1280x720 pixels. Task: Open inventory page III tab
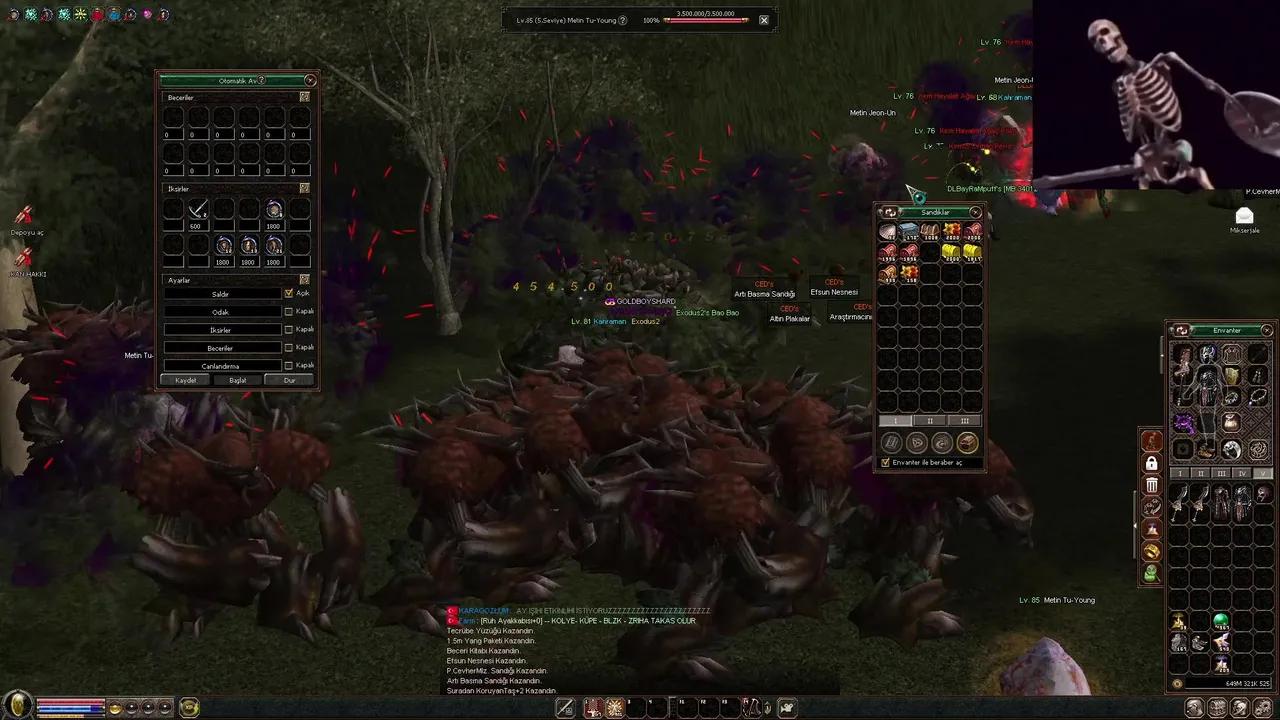pyautogui.click(x=1222, y=473)
